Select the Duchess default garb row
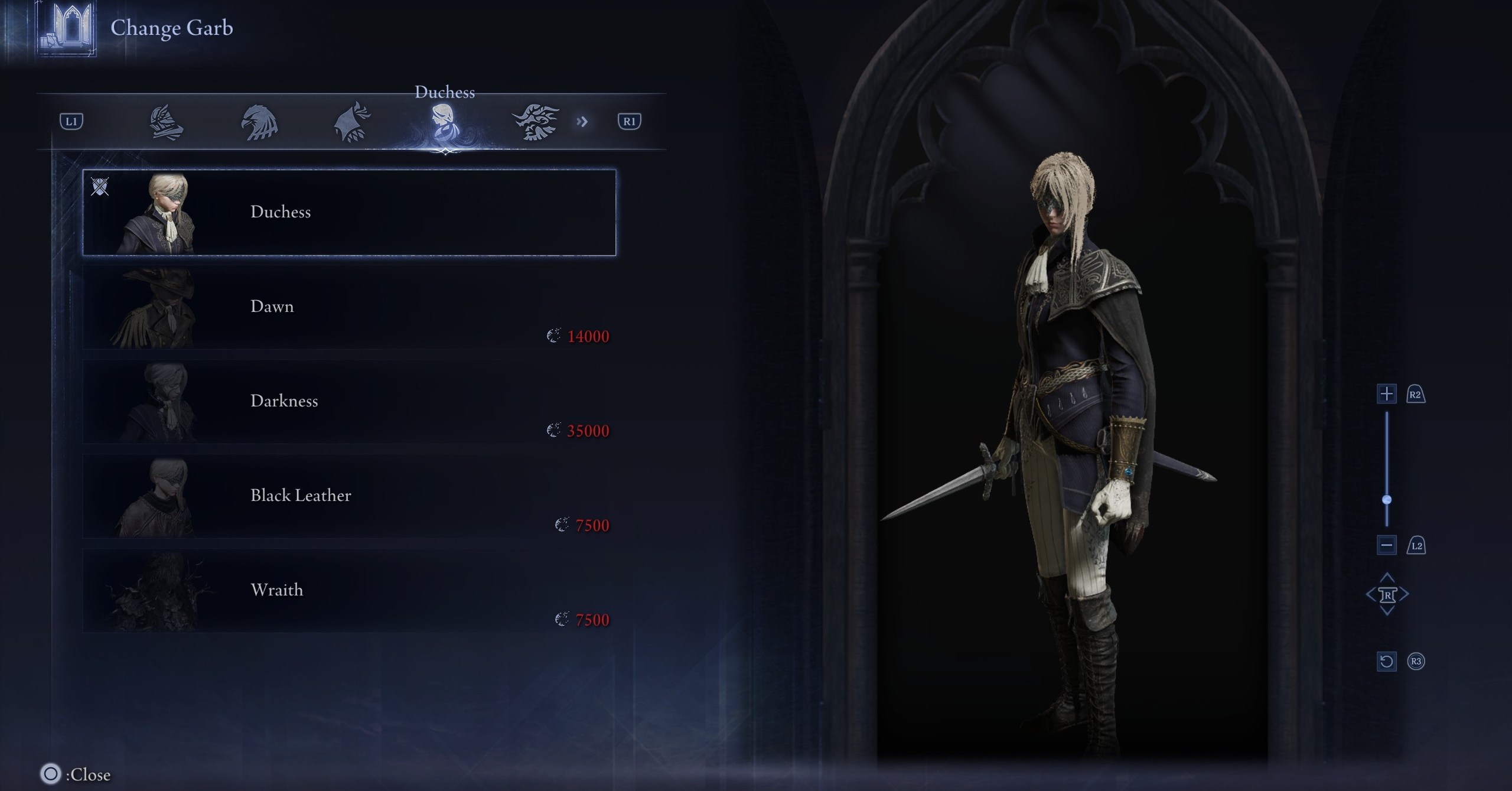 coord(349,213)
